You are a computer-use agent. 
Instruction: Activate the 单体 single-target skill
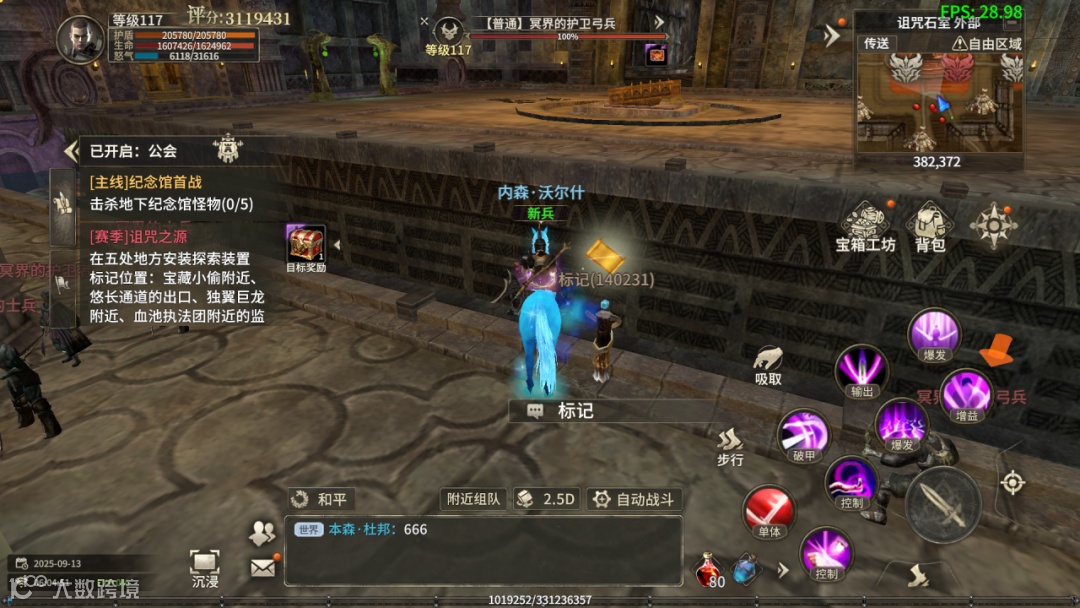[x=769, y=511]
